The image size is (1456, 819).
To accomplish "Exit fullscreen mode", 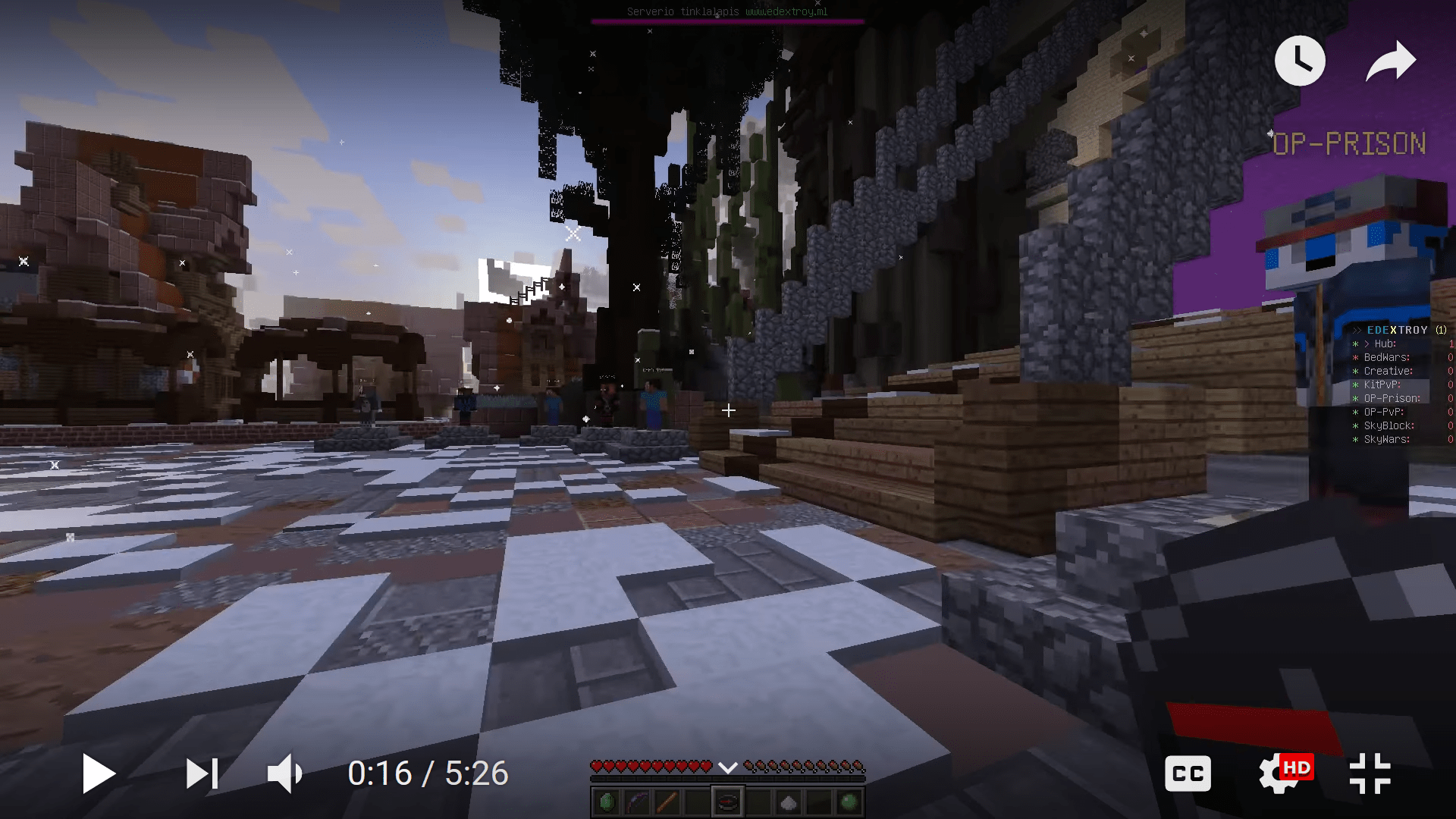I will click(x=1372, y=773).
